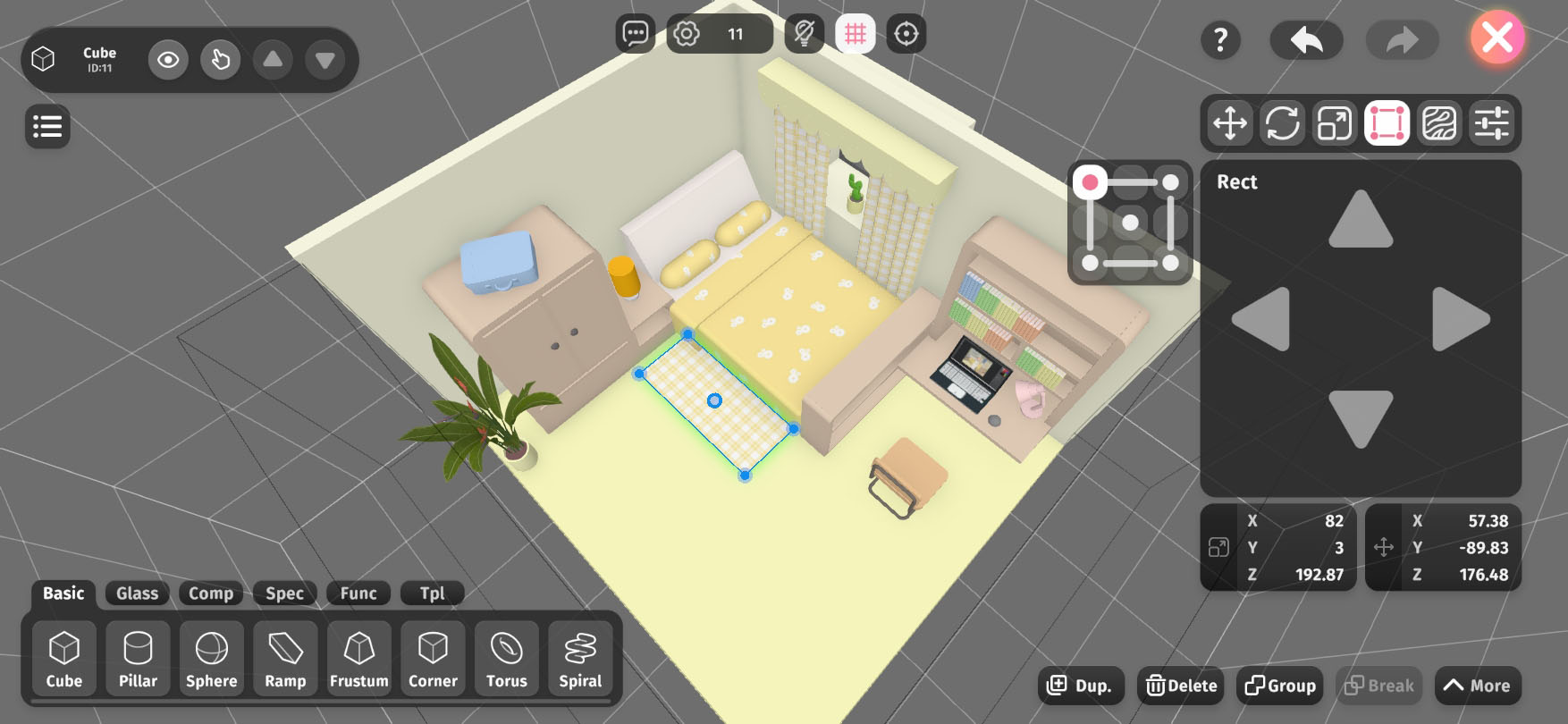Switch to the Func tab

[x=358, y=593]
